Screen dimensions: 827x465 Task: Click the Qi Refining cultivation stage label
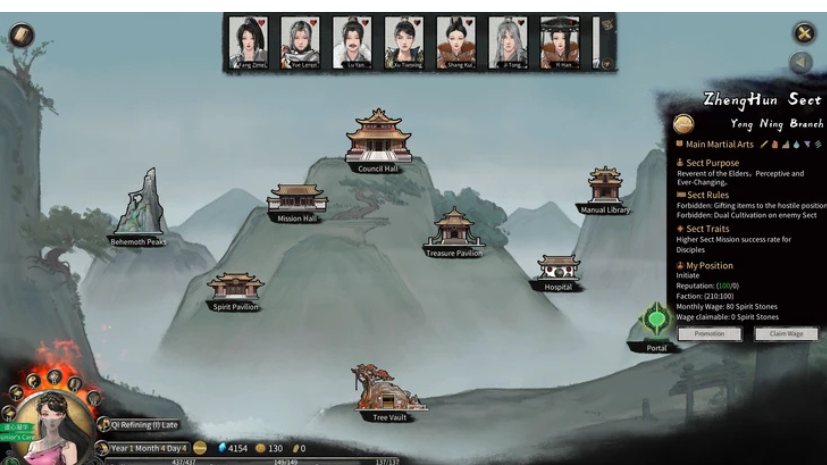coord(144,425)
